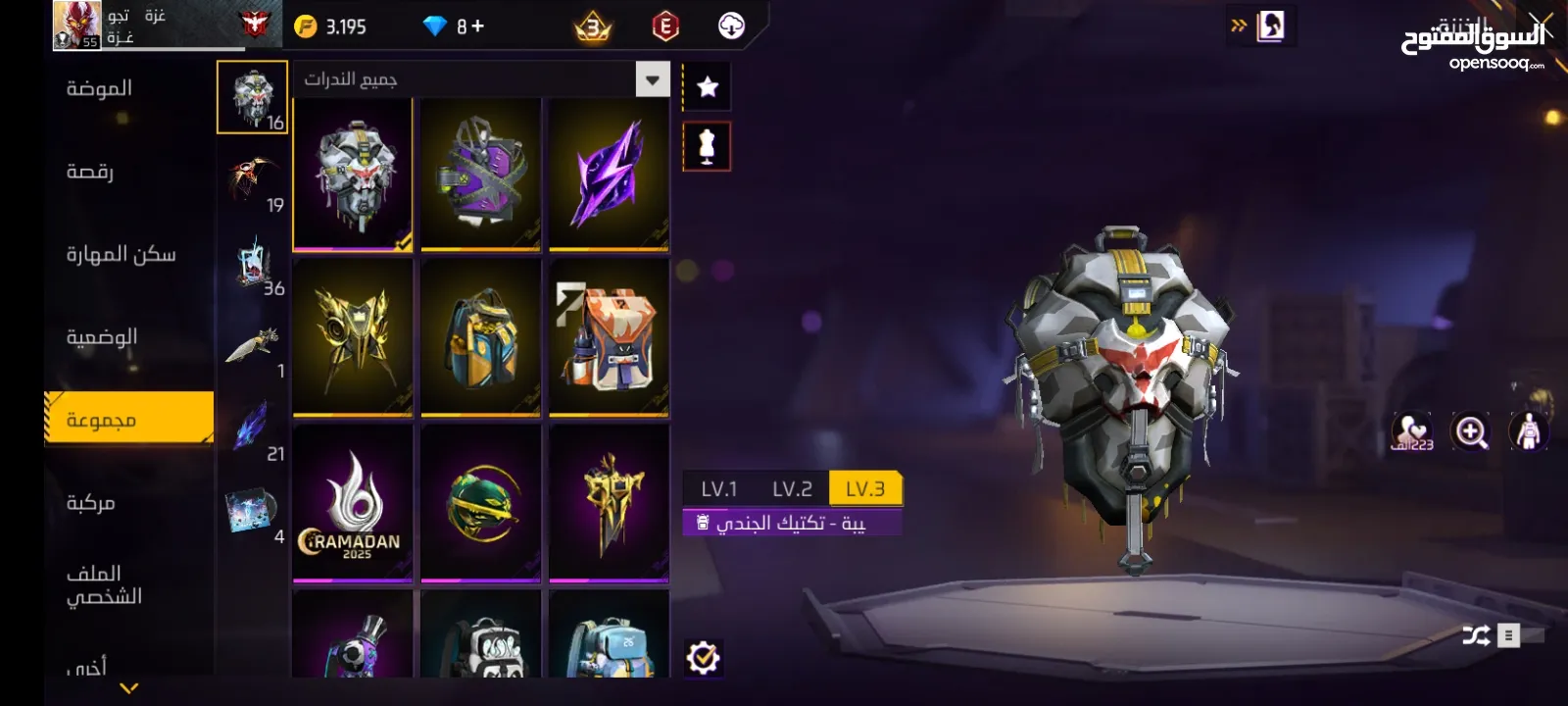The height and width of the screenshot is (706, 1568).
Task: Open the backpack subcategory showing 16
Action: click(x=252, y=97)
